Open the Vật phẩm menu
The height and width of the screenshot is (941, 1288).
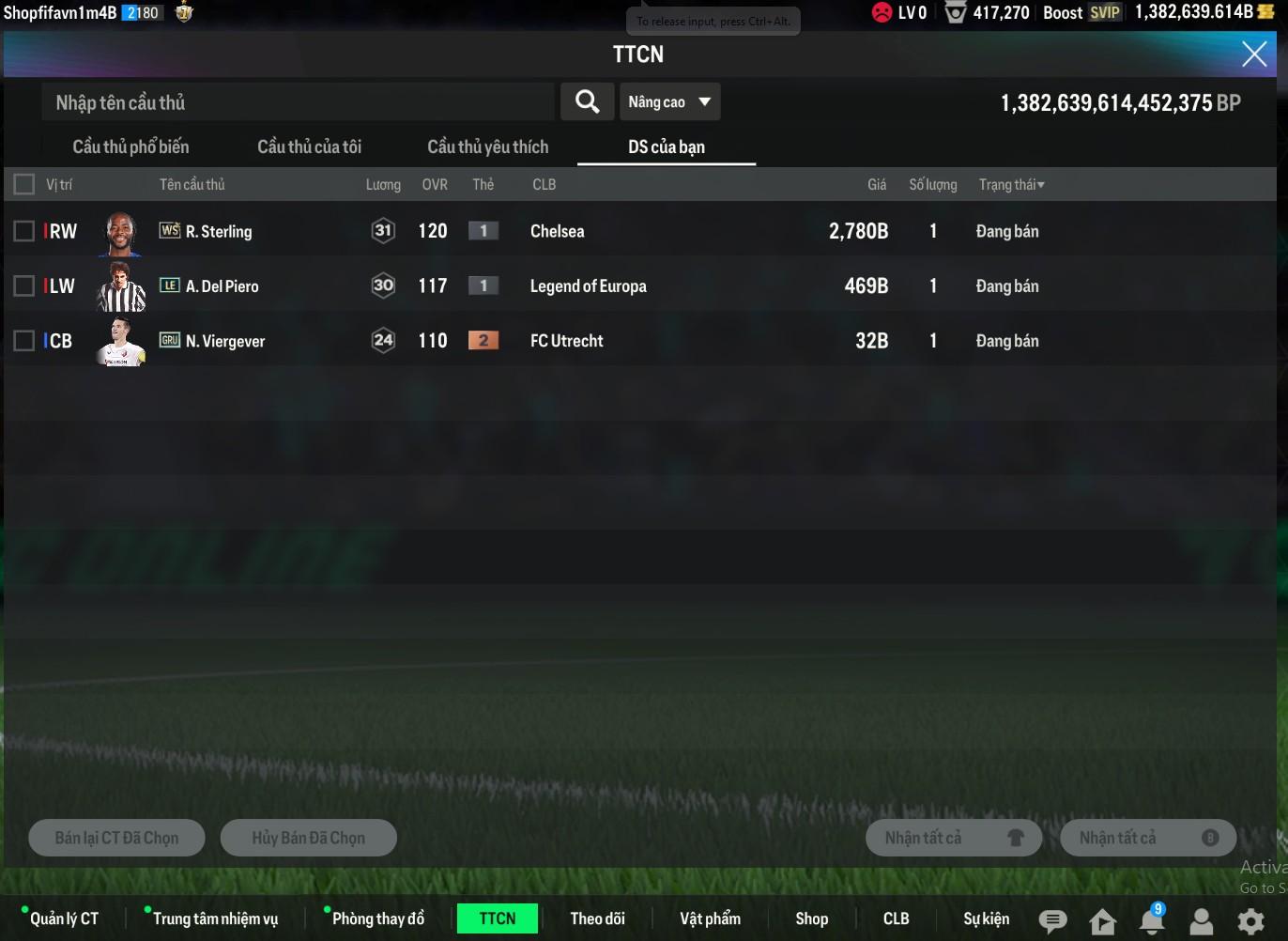point(710,918)
